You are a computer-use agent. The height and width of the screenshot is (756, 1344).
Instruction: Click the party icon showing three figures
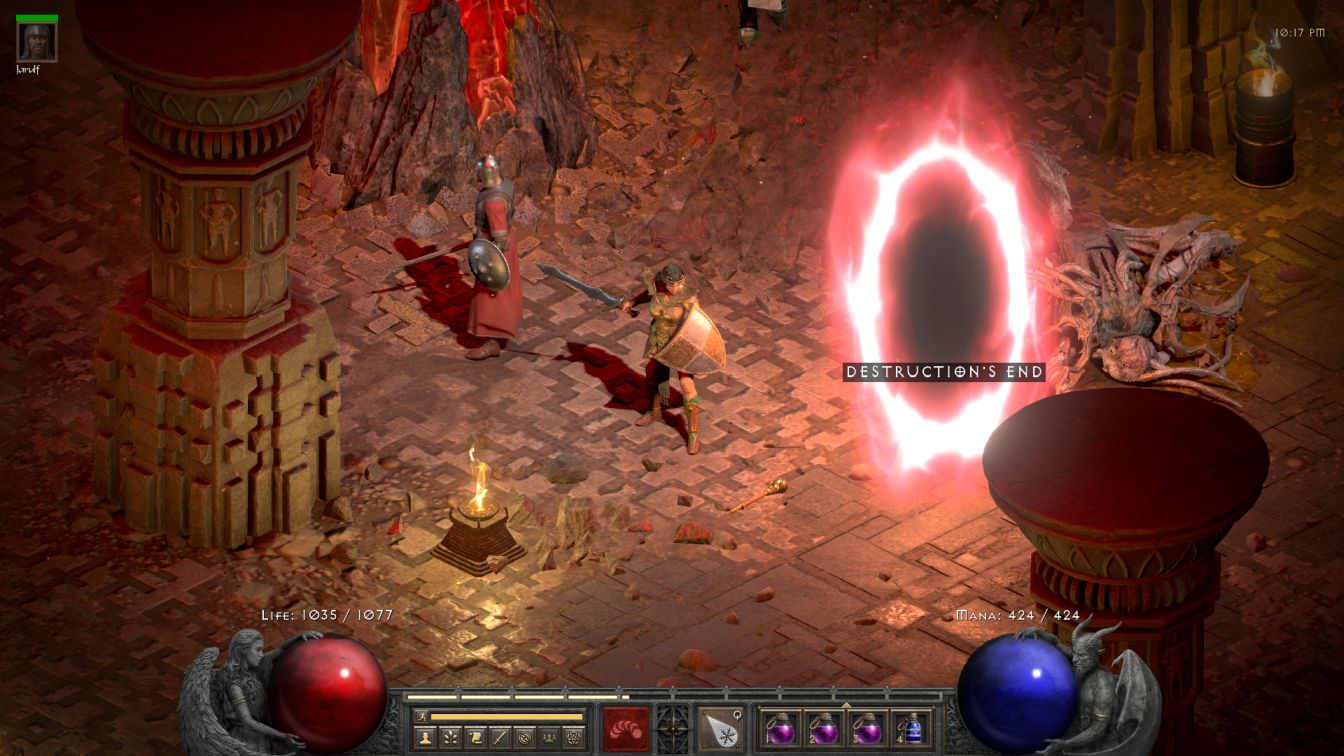[x=549, y=738]
